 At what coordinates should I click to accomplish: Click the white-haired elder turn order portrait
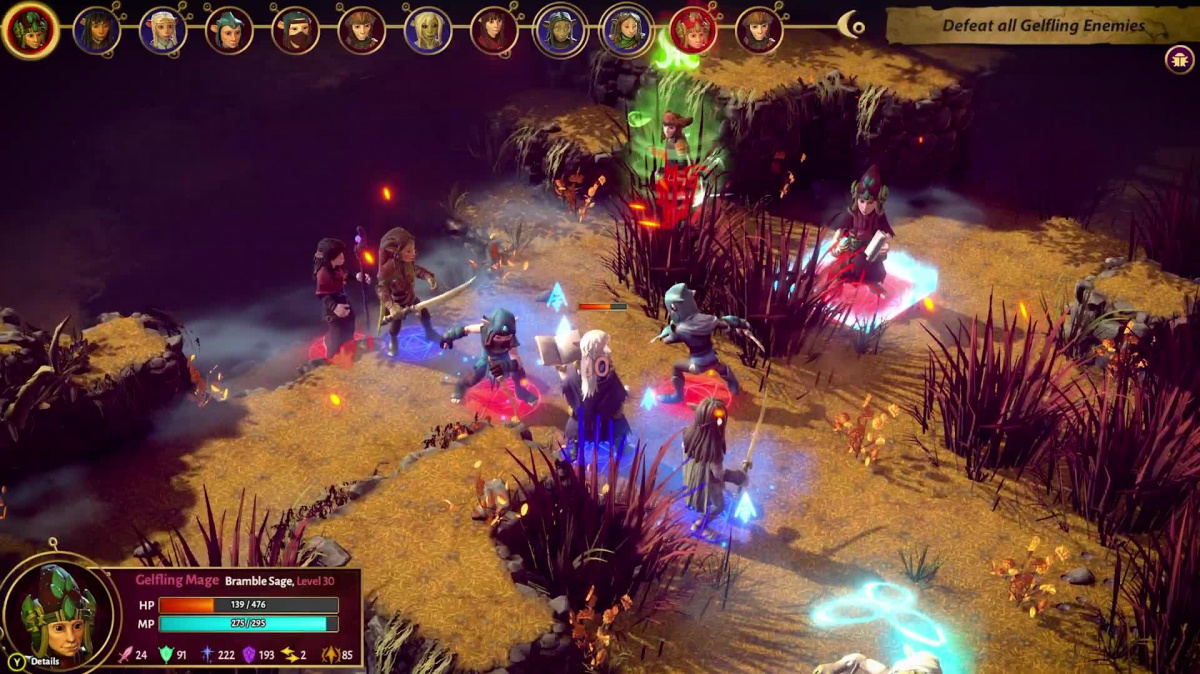[163, 30]
